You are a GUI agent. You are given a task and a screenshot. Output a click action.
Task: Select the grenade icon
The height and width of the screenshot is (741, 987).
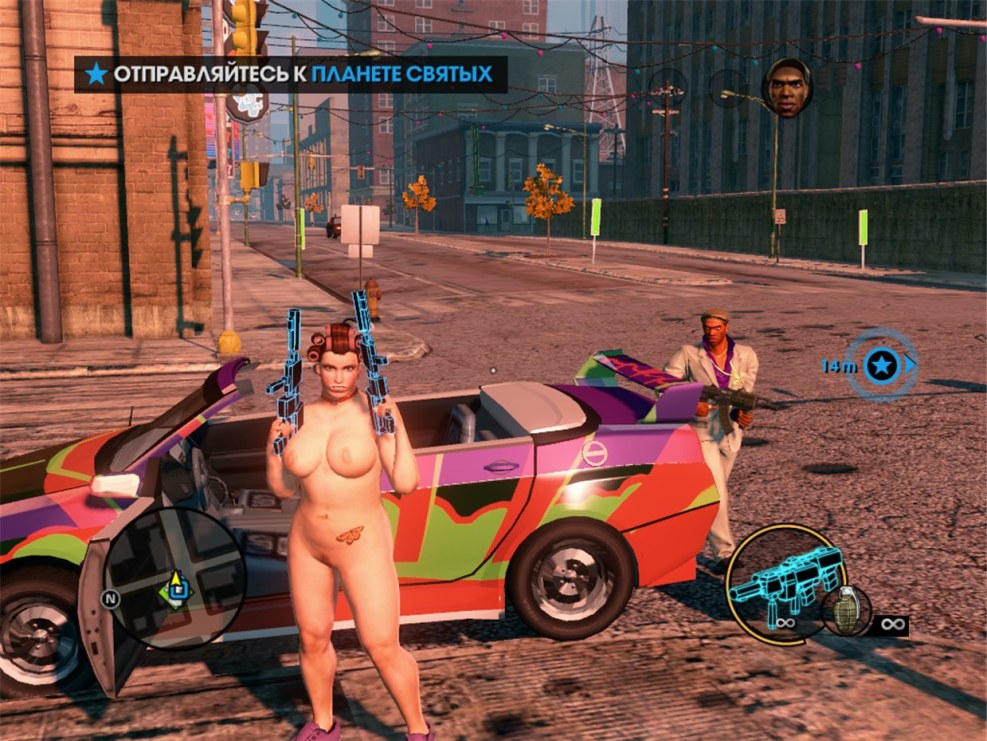[x=844, y=609]
